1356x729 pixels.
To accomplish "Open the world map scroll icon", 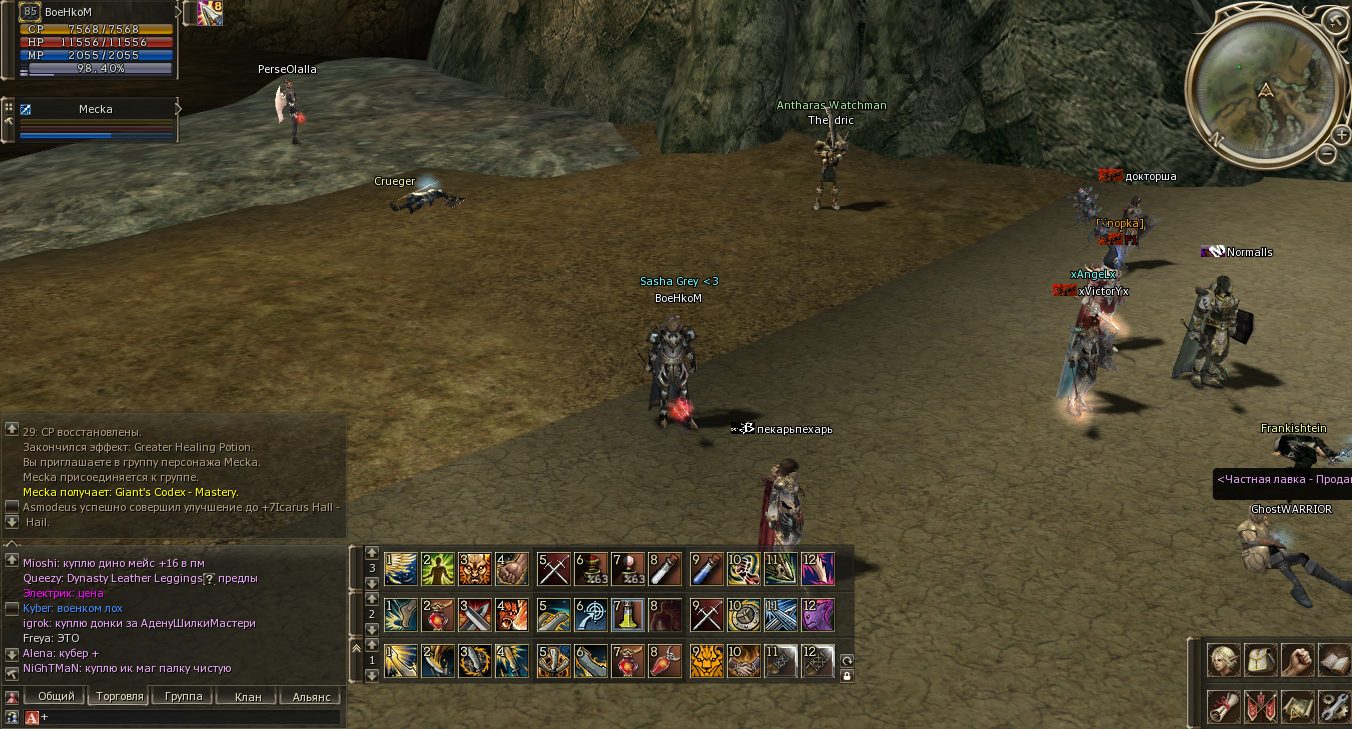I will (1298, 706).
